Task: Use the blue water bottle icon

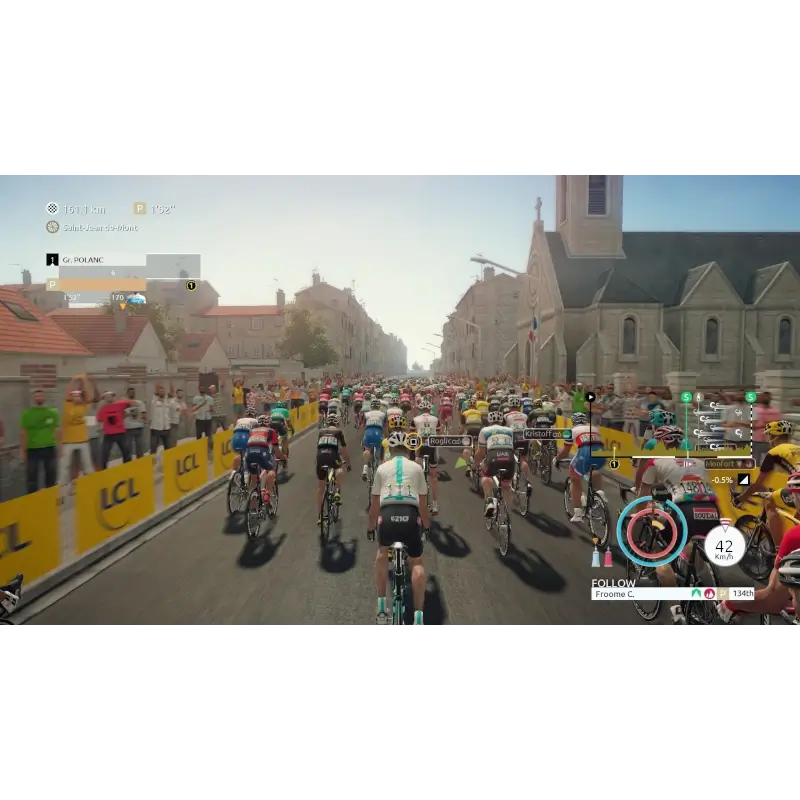Action: tap(596, 558)
